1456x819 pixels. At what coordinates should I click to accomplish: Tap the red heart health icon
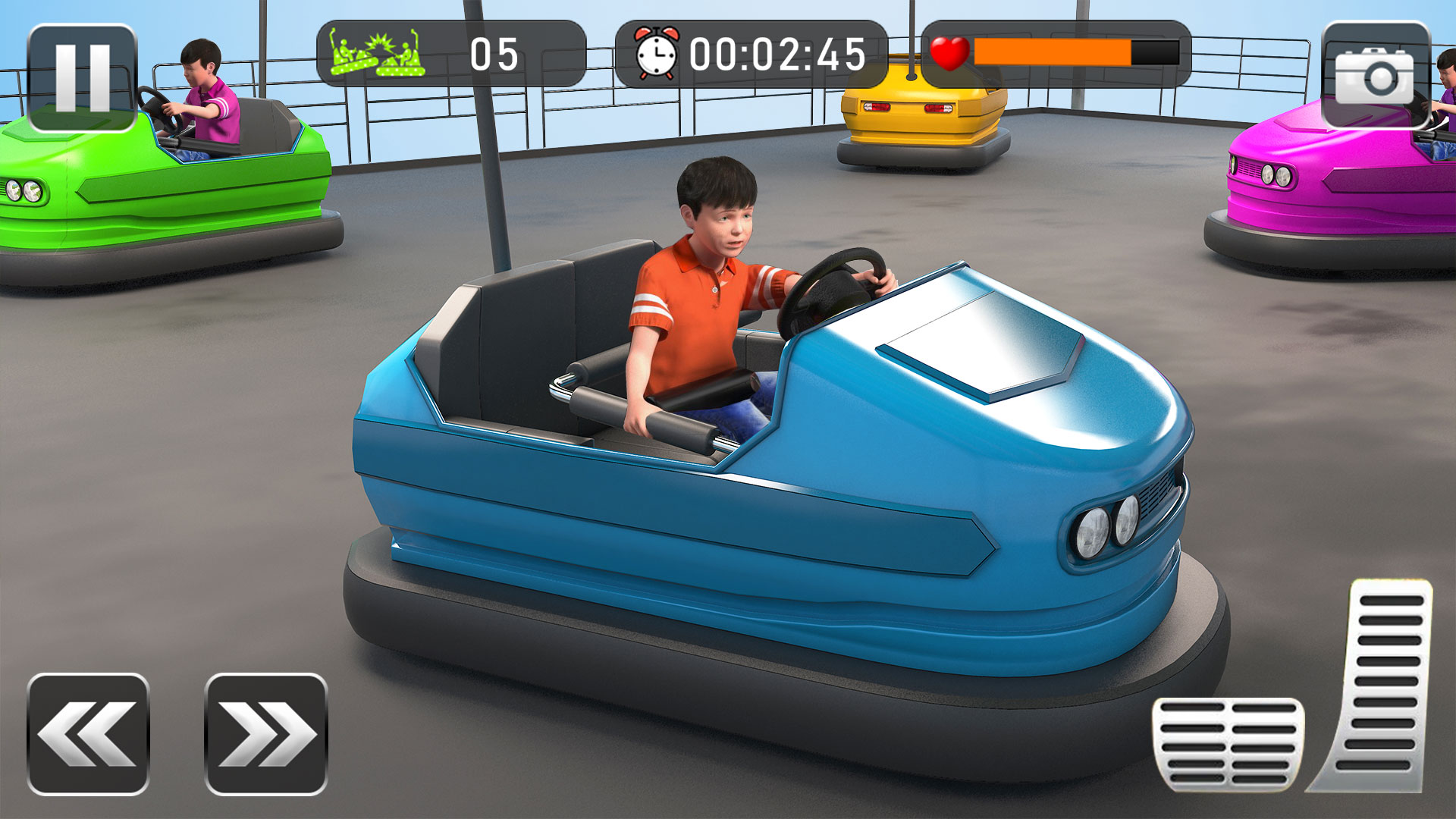point(950,55)
